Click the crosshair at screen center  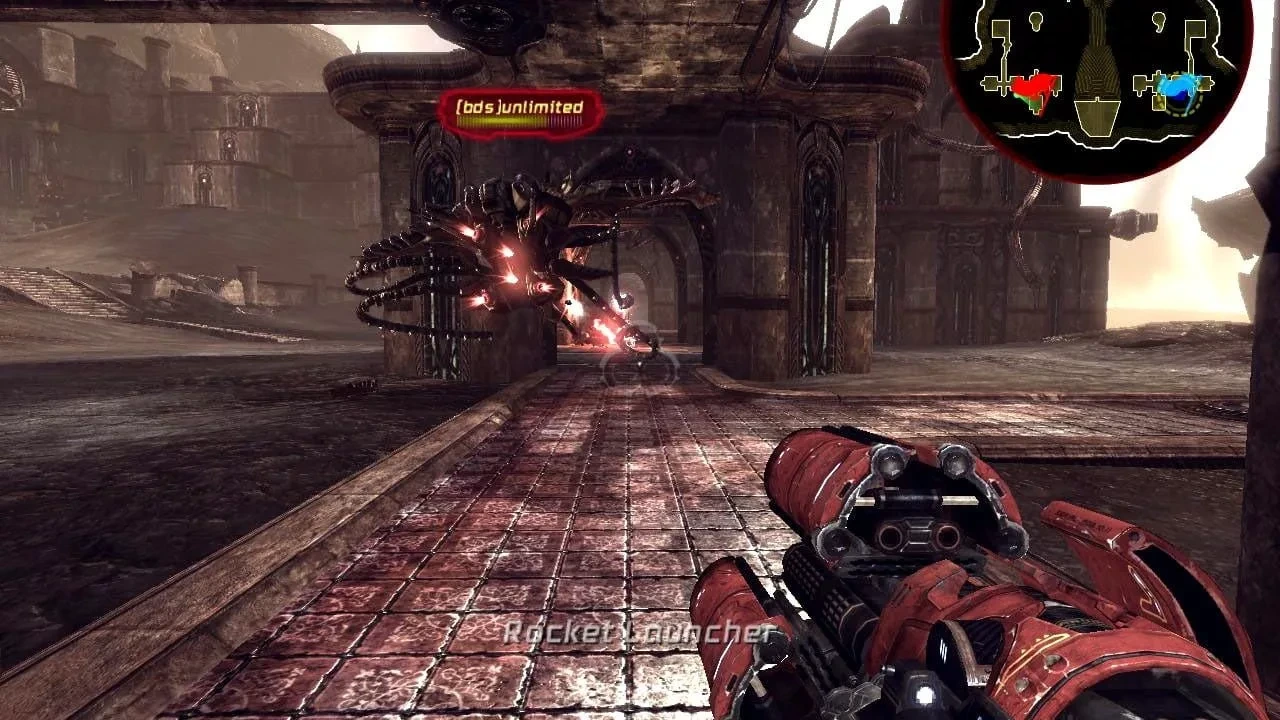coord(640,360)
